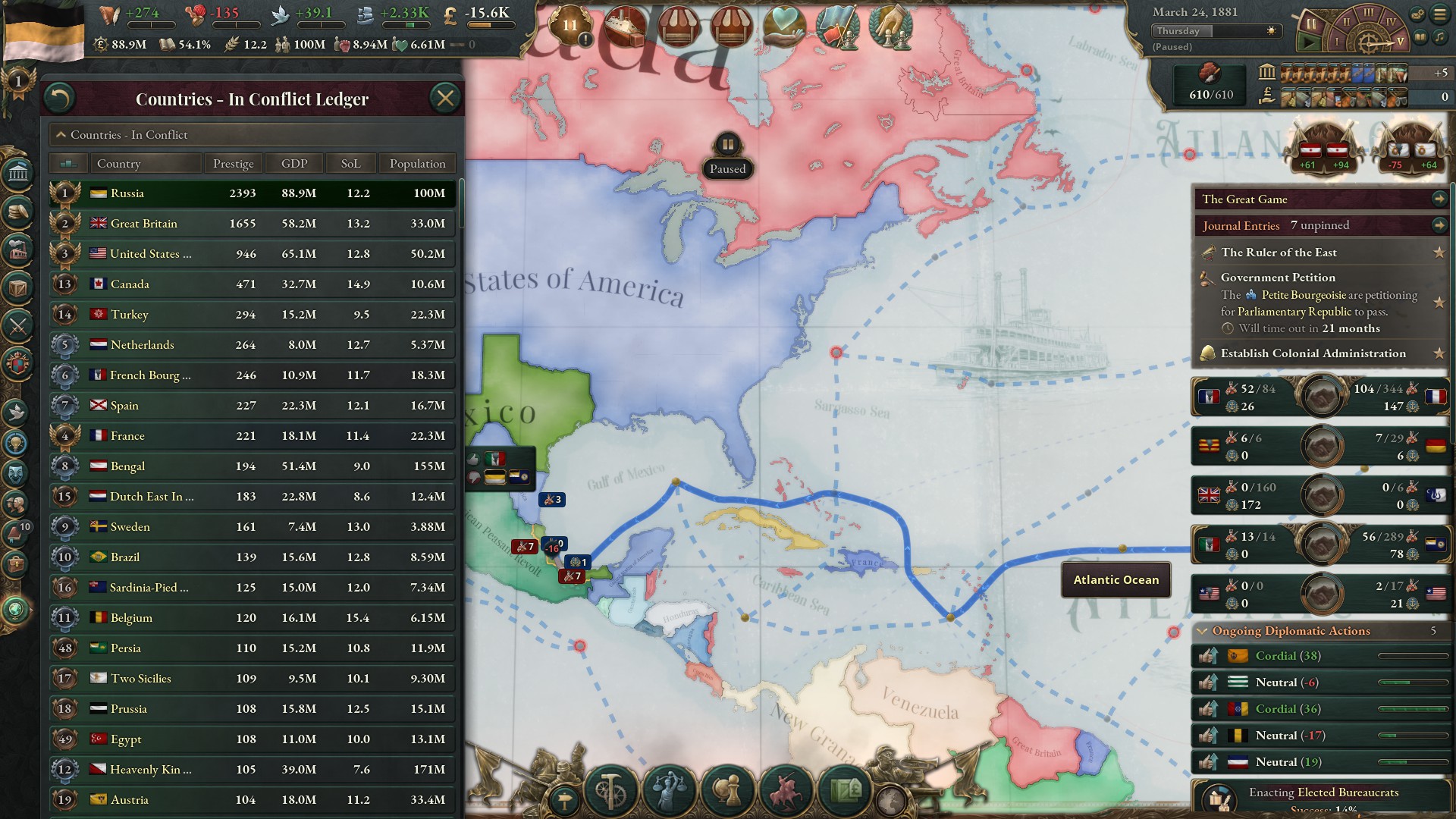Expand Journal Entries with the arrow button

coord(1439,224)
